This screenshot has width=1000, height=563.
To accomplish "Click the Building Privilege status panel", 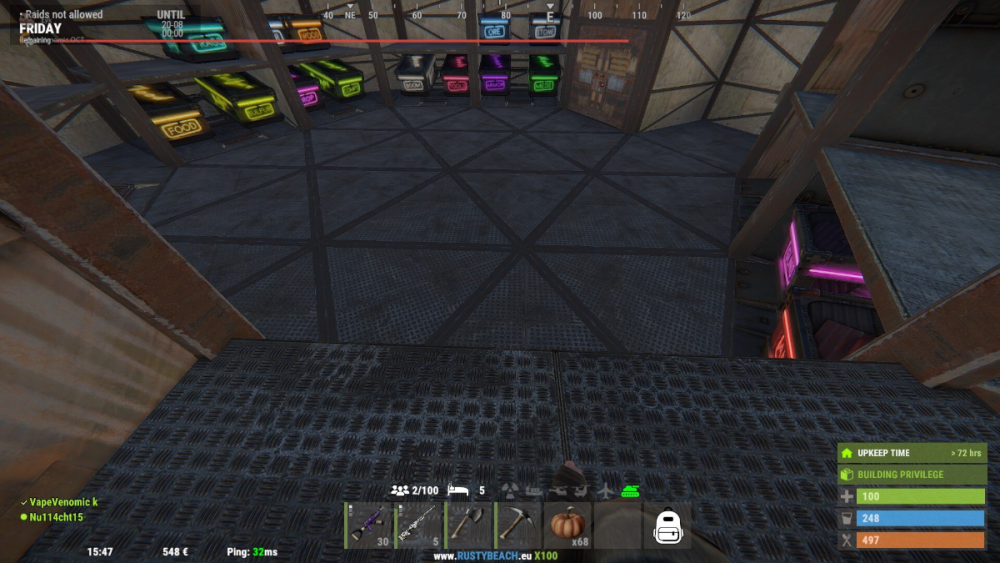I will tap(911, 475).
